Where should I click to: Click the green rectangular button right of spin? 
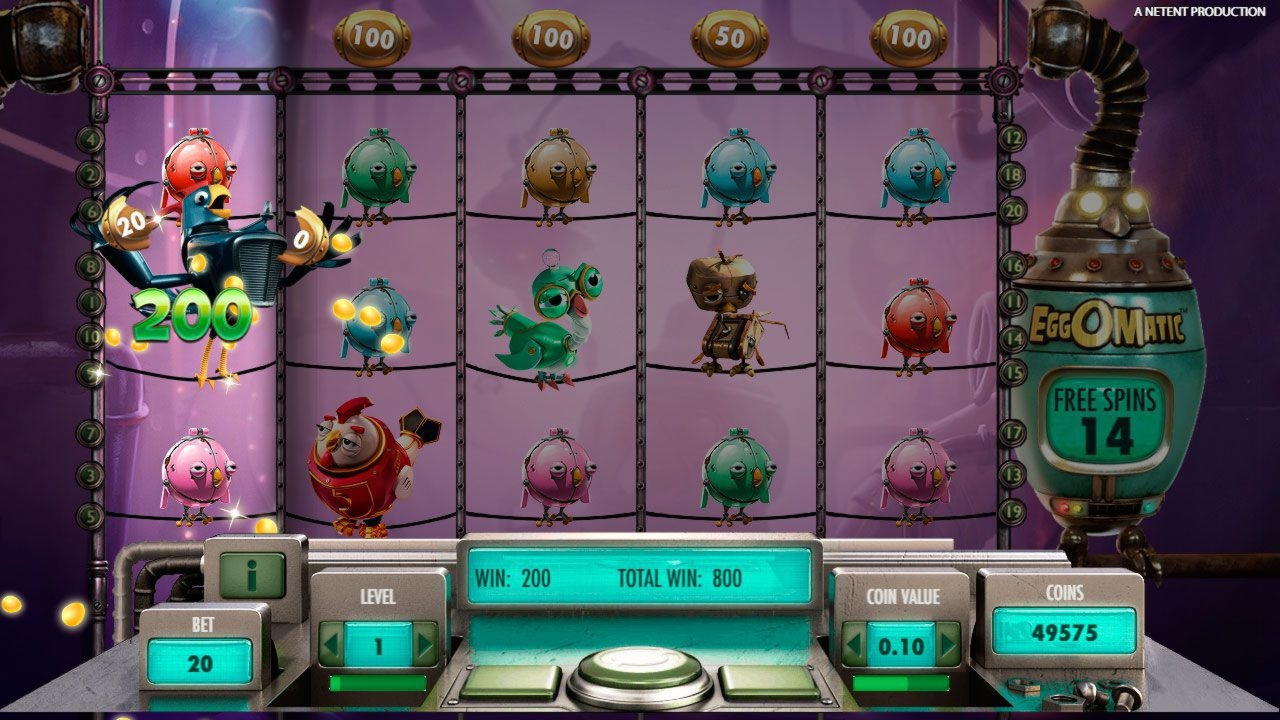pyautogui.click(x=768, y=682)
